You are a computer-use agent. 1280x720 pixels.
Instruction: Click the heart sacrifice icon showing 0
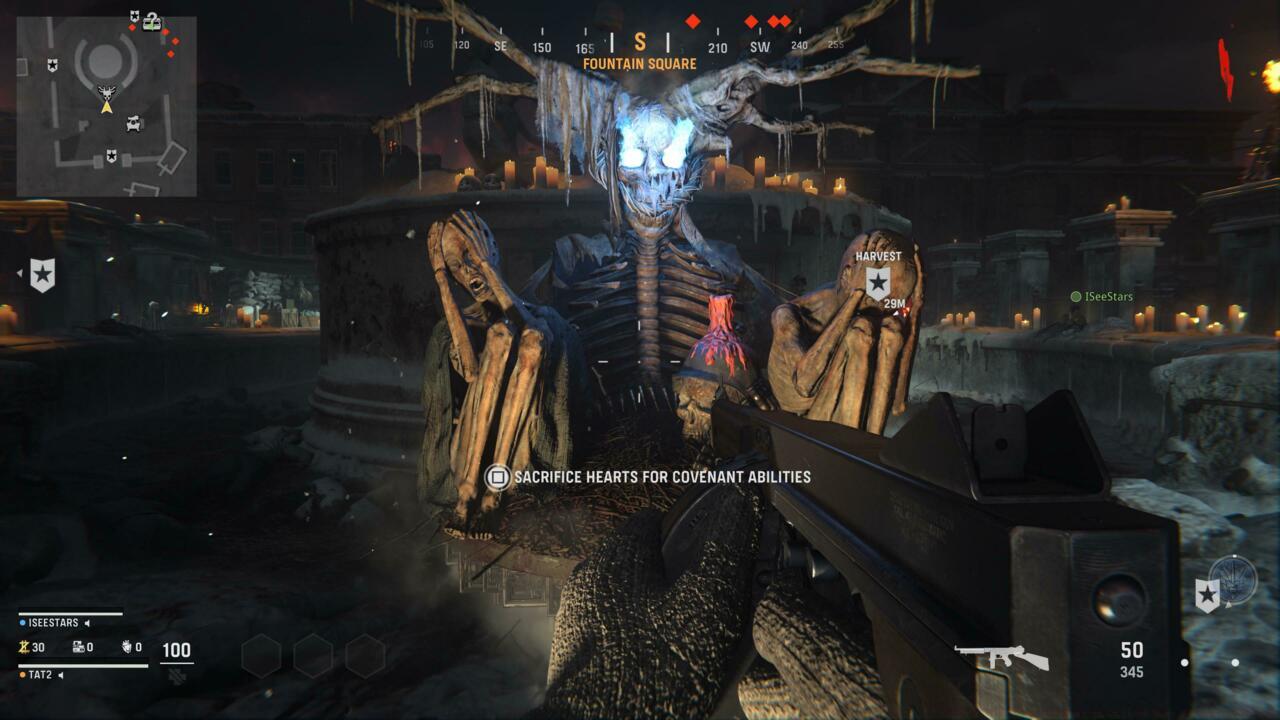pyautogui.click(x=127, y=648)
